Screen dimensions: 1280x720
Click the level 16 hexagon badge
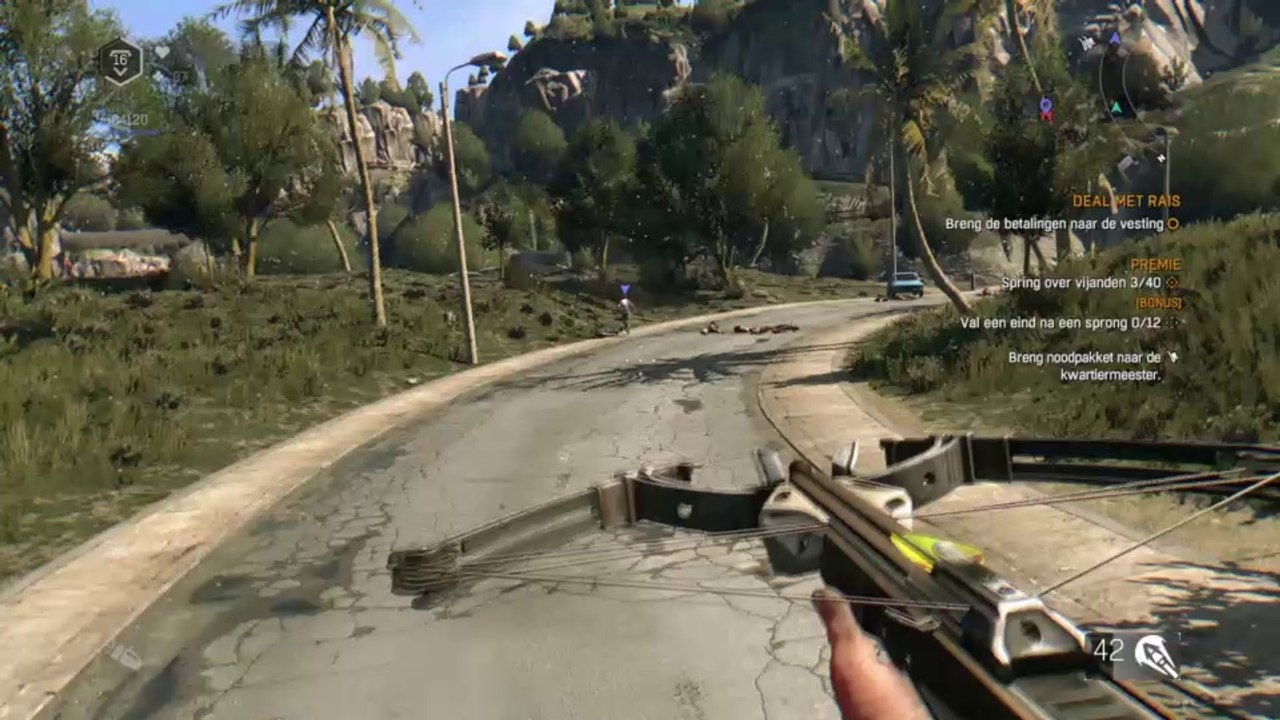coord(120,62)
